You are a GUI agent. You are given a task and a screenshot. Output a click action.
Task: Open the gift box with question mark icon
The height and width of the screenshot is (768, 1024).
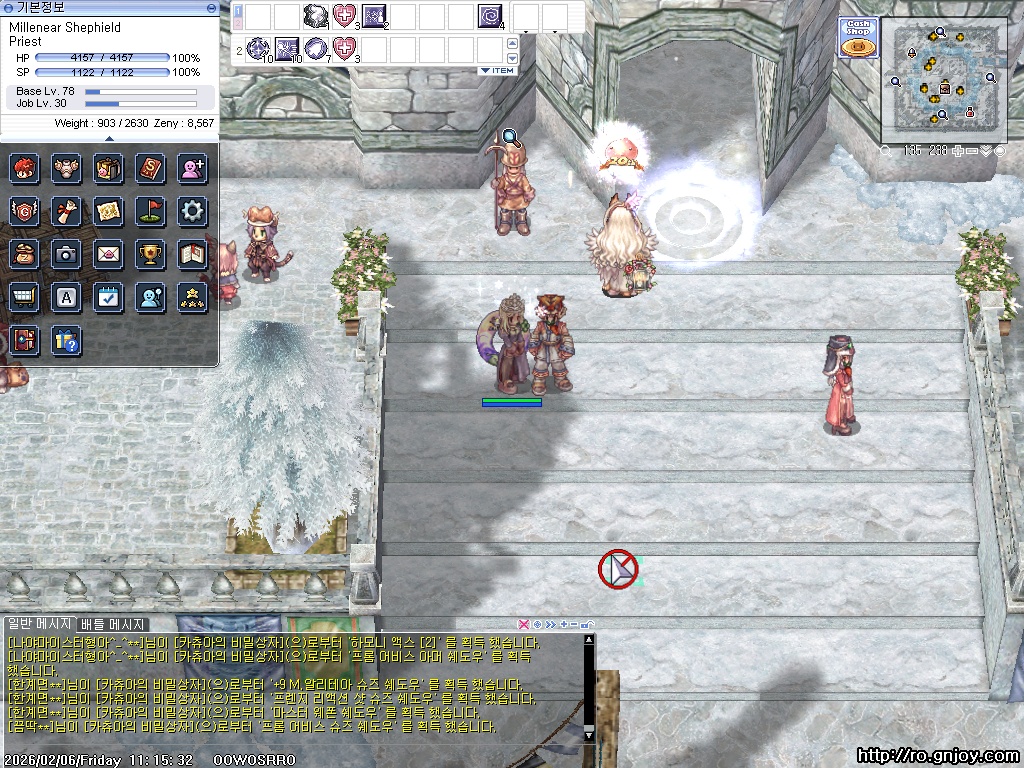[x=66, y=340]
